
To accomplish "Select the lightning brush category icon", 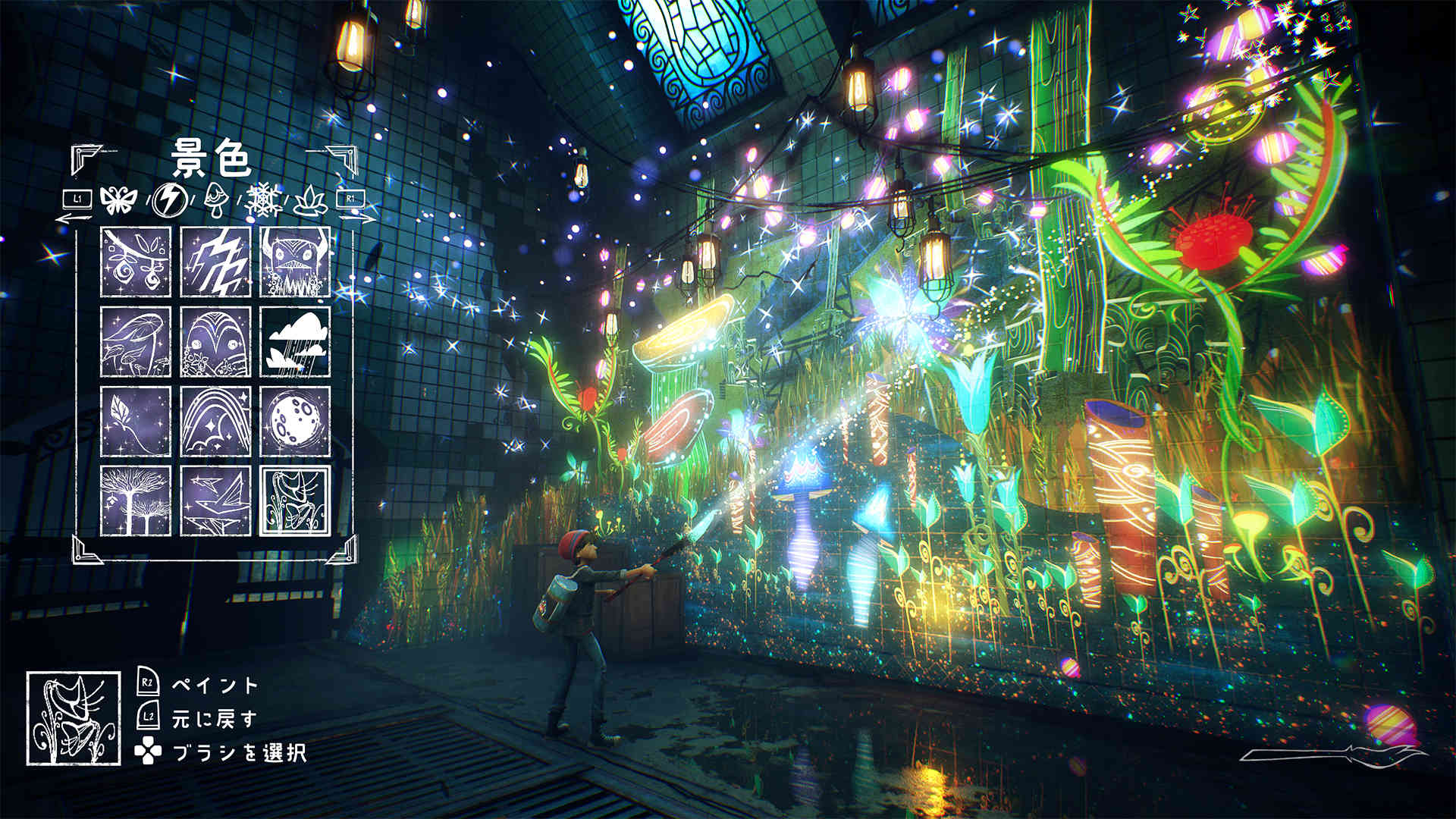I will 170,199.
